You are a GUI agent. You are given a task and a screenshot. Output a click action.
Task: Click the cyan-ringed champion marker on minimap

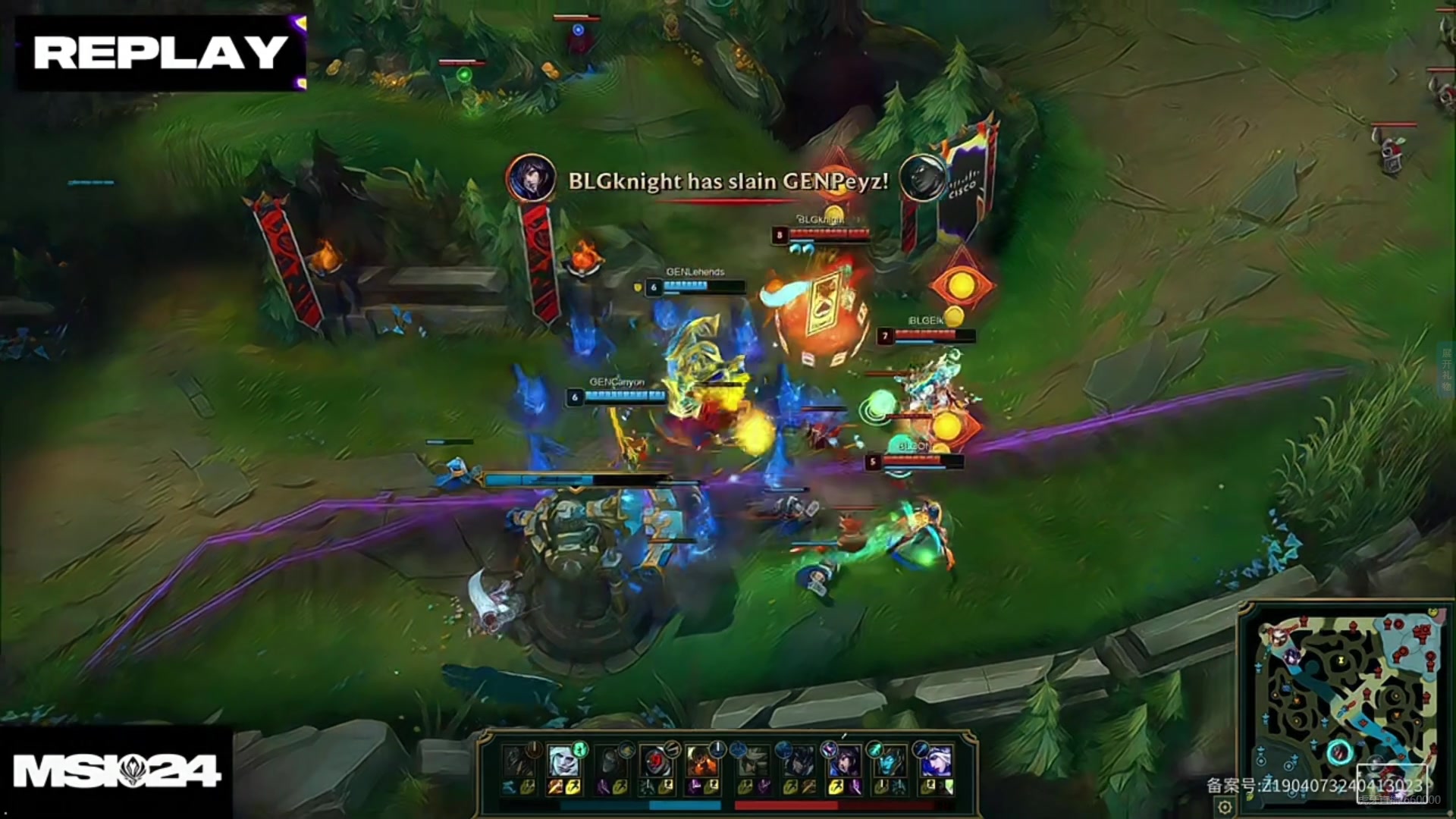point(1338,753)
